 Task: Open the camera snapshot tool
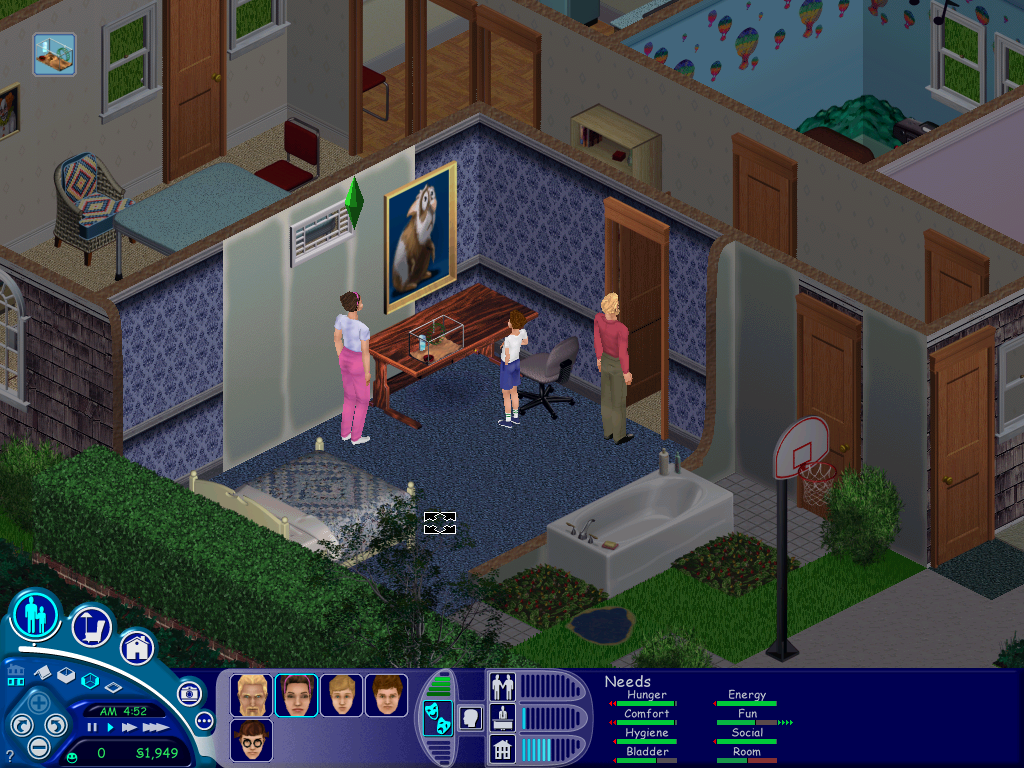pos(188,693)
